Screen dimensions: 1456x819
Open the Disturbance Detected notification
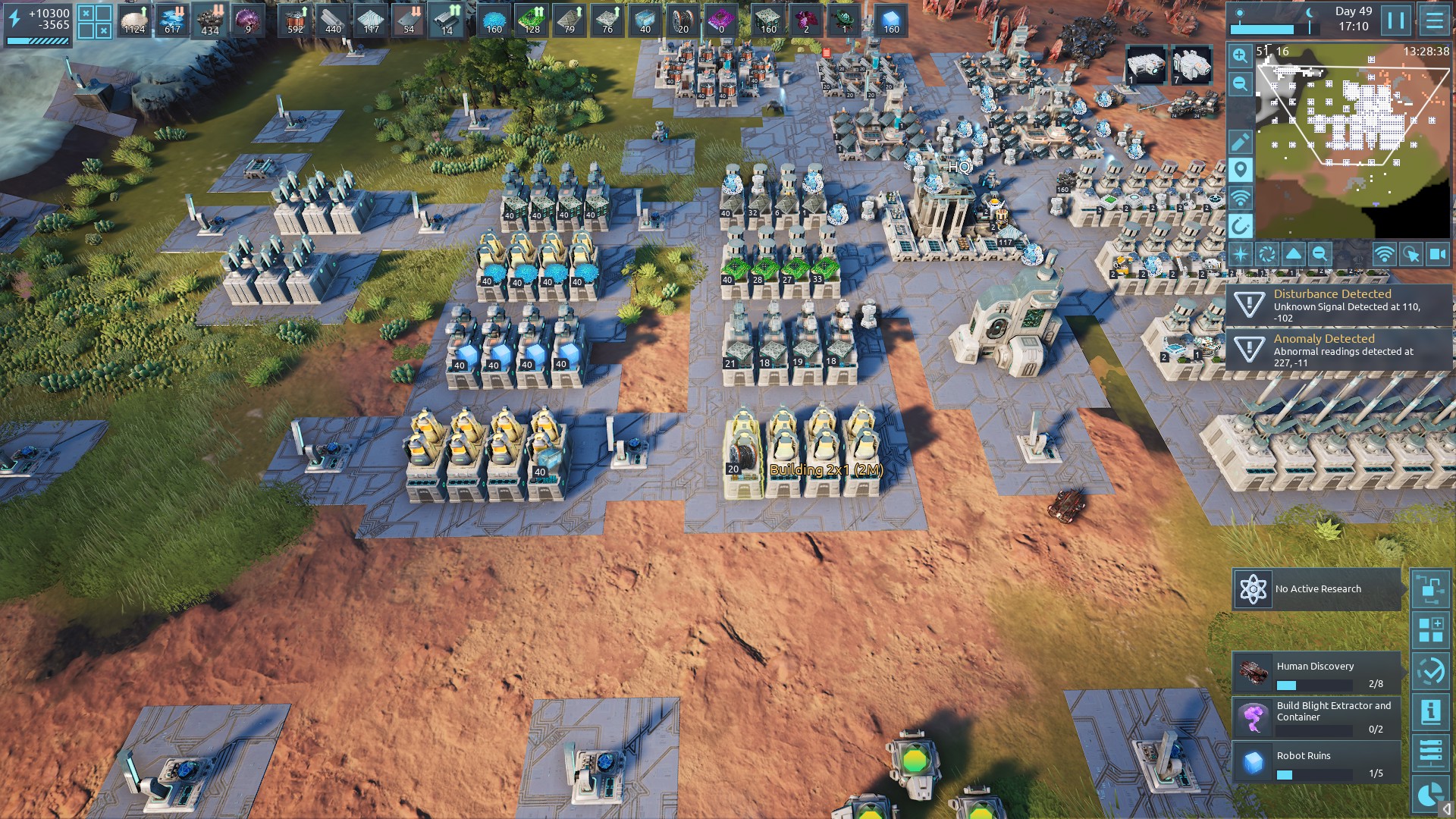1338,305
